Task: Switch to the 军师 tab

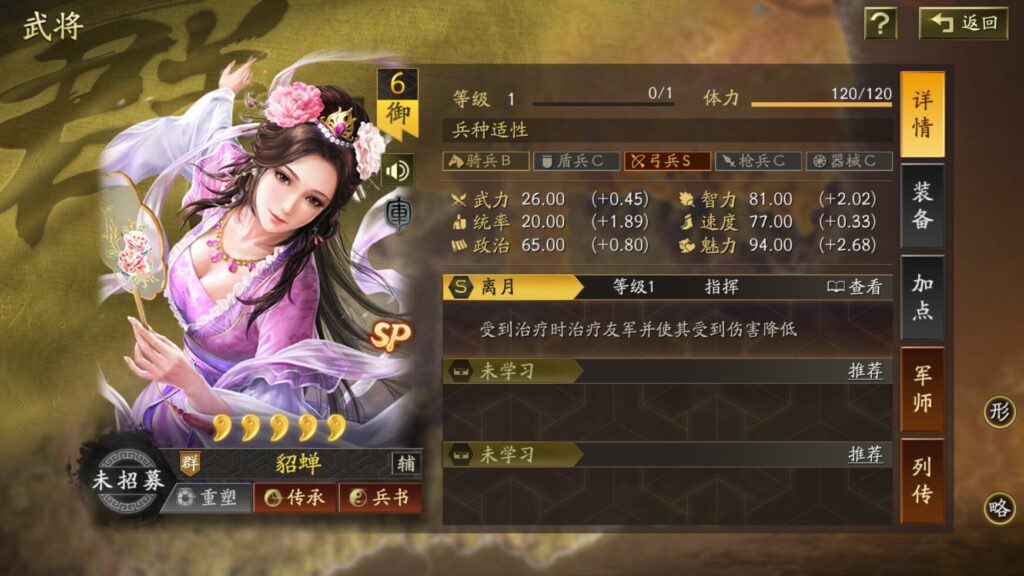Action: 922,389
